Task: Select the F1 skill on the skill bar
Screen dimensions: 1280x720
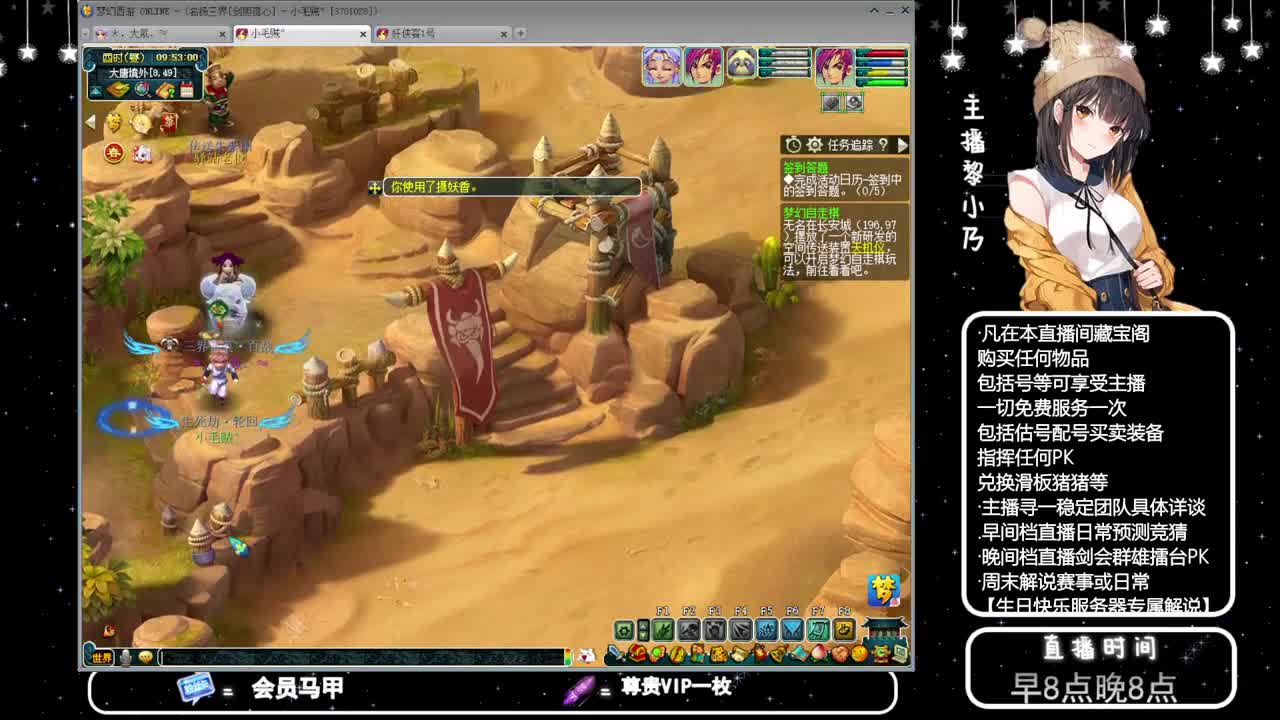Action: 664,630
